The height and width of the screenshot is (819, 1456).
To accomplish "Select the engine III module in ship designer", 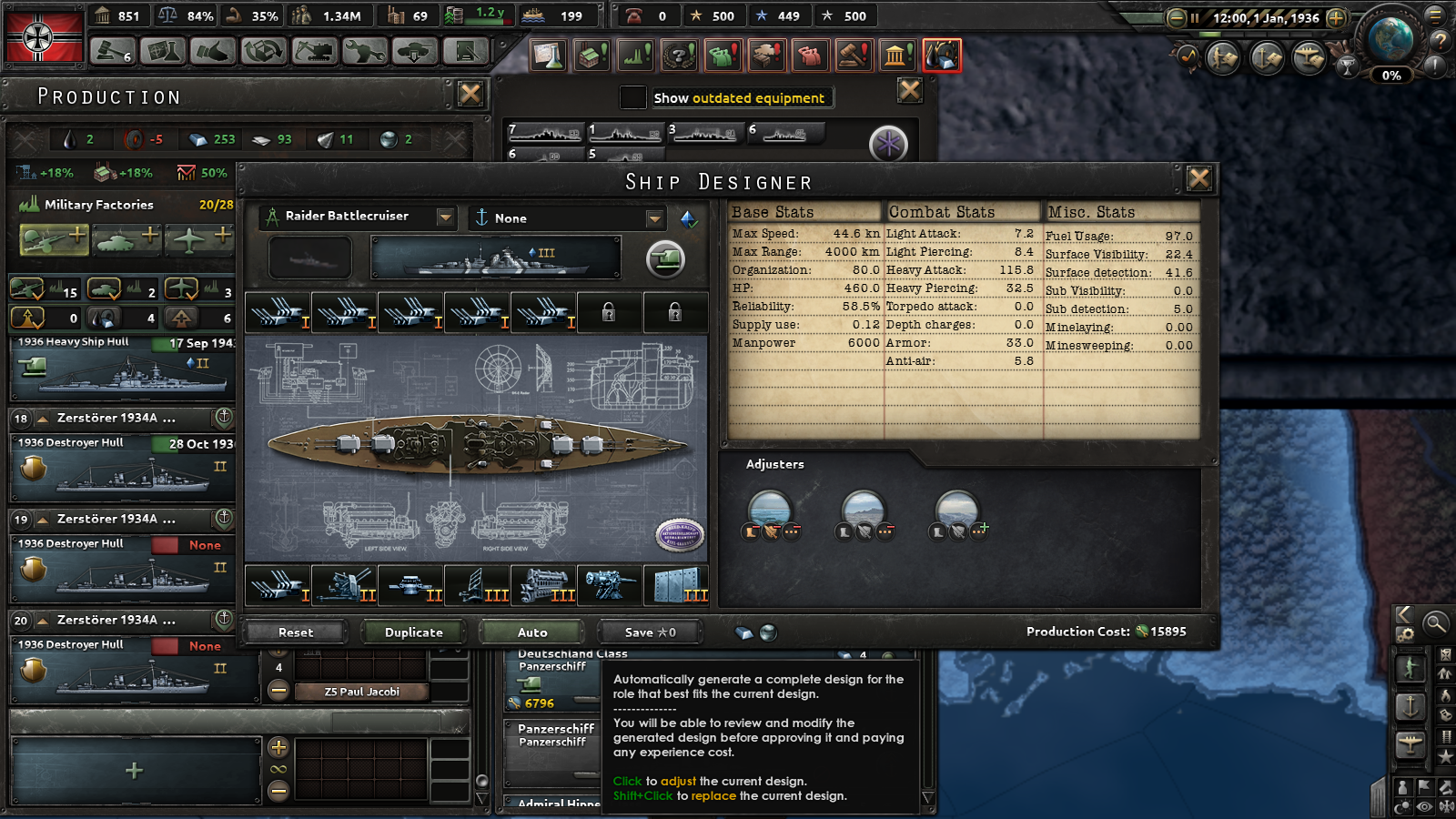I will click(541, 587).
